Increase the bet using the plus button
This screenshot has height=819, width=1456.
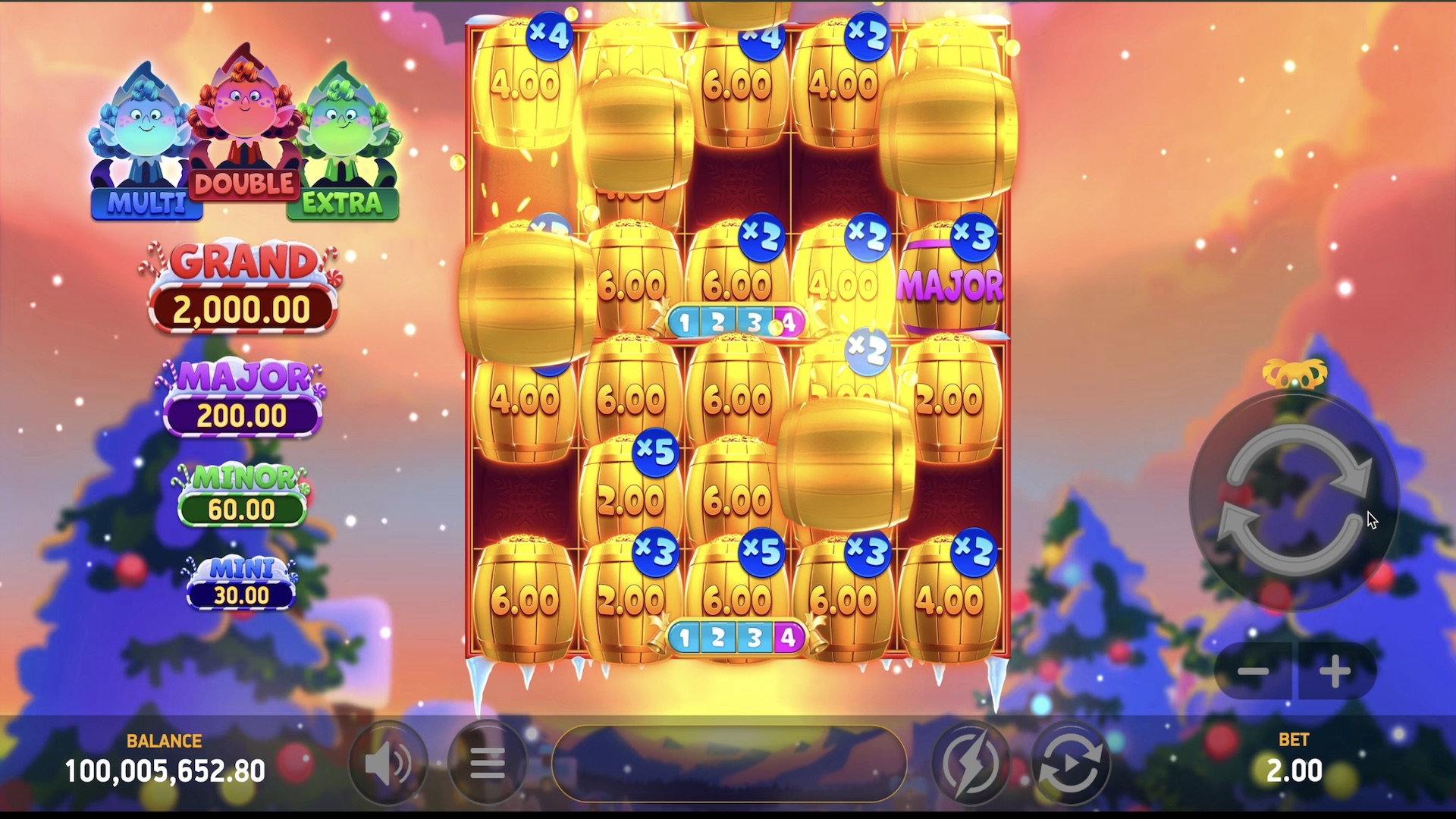1335,671
